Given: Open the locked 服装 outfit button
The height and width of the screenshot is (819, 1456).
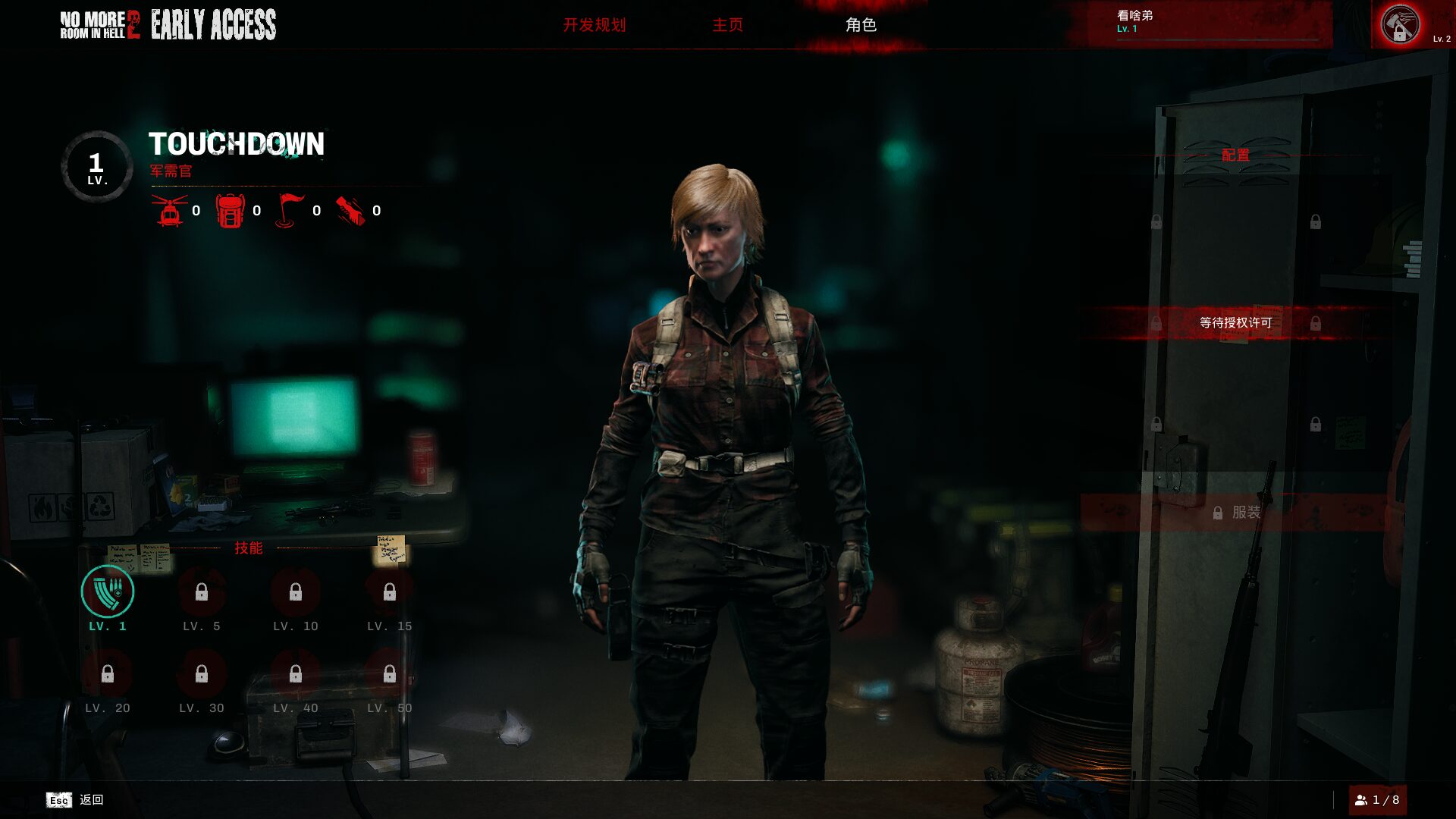Looking at the screenshot, I should [1236, 513].
